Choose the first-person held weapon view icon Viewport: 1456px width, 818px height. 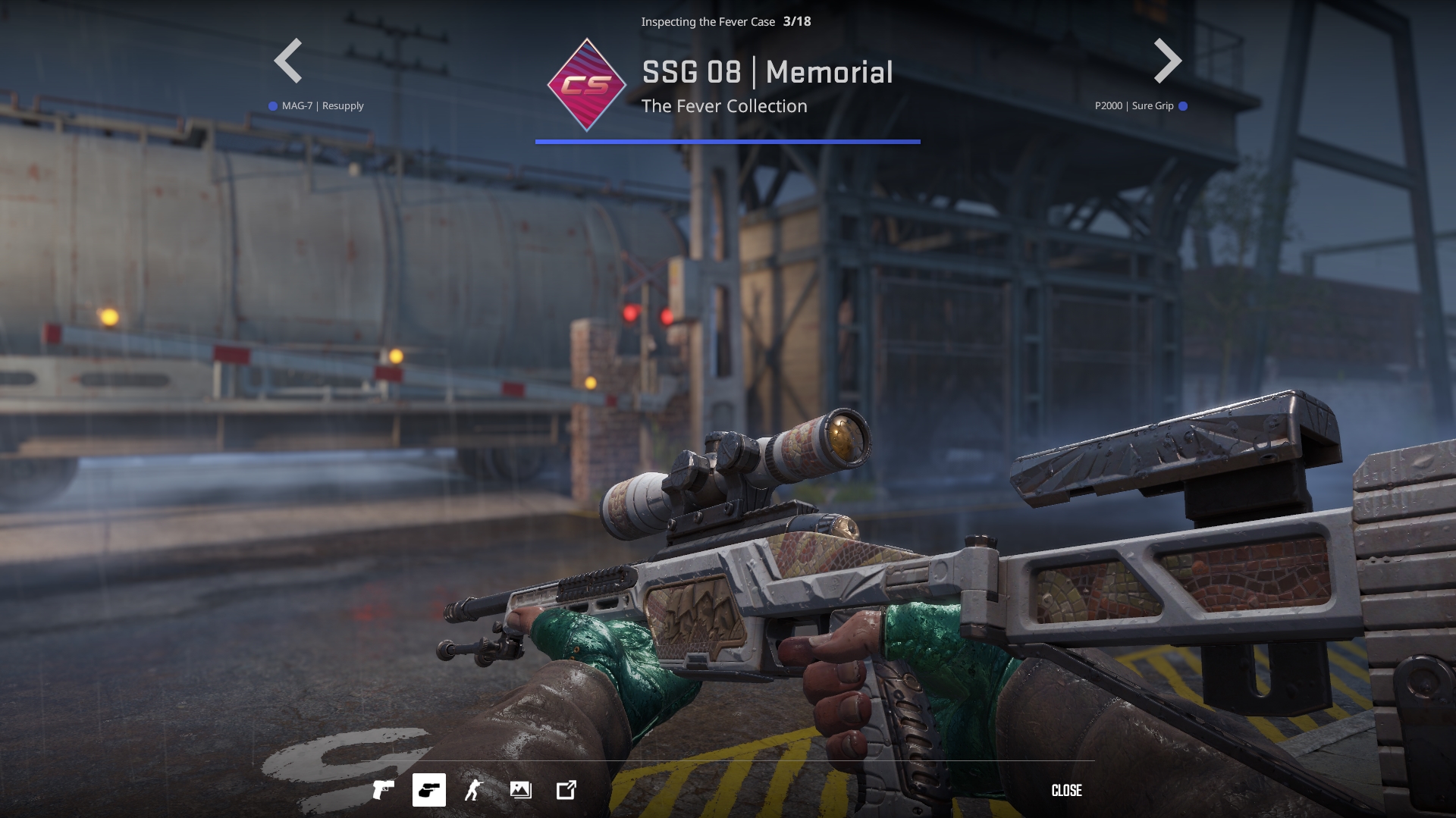coord(428,790)
